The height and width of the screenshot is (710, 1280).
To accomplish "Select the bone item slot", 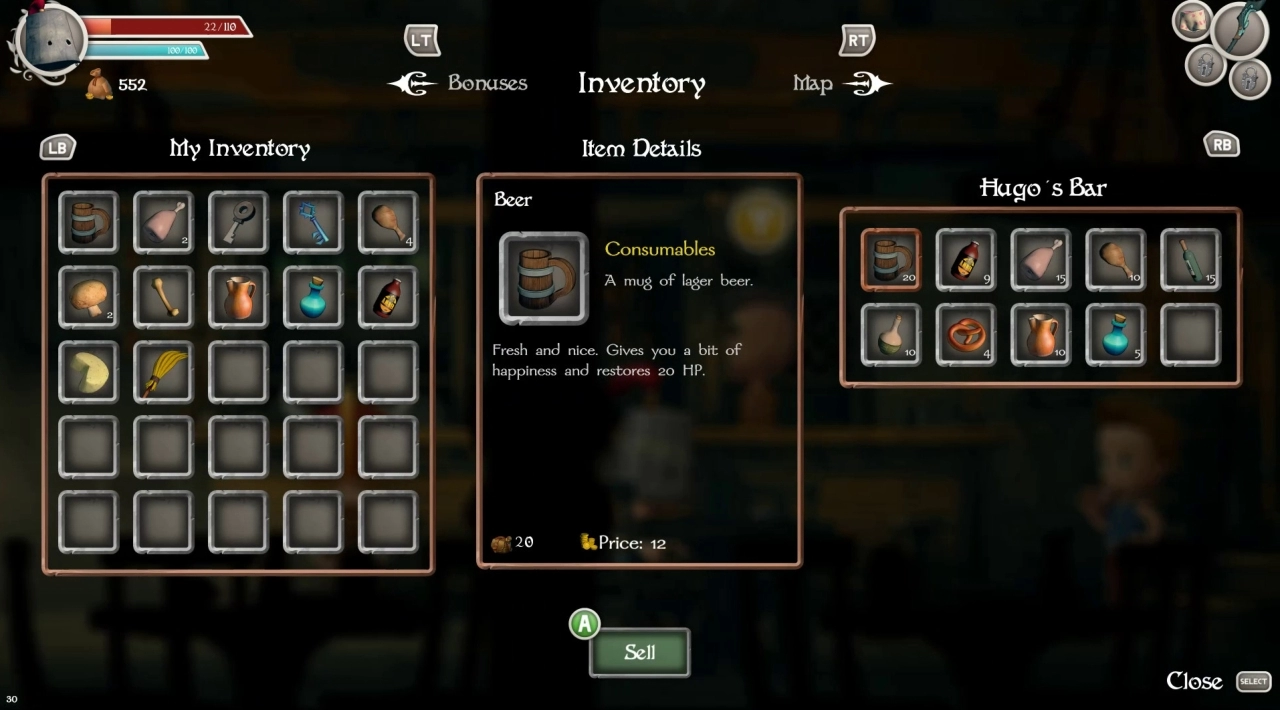I will pos(163,297).
